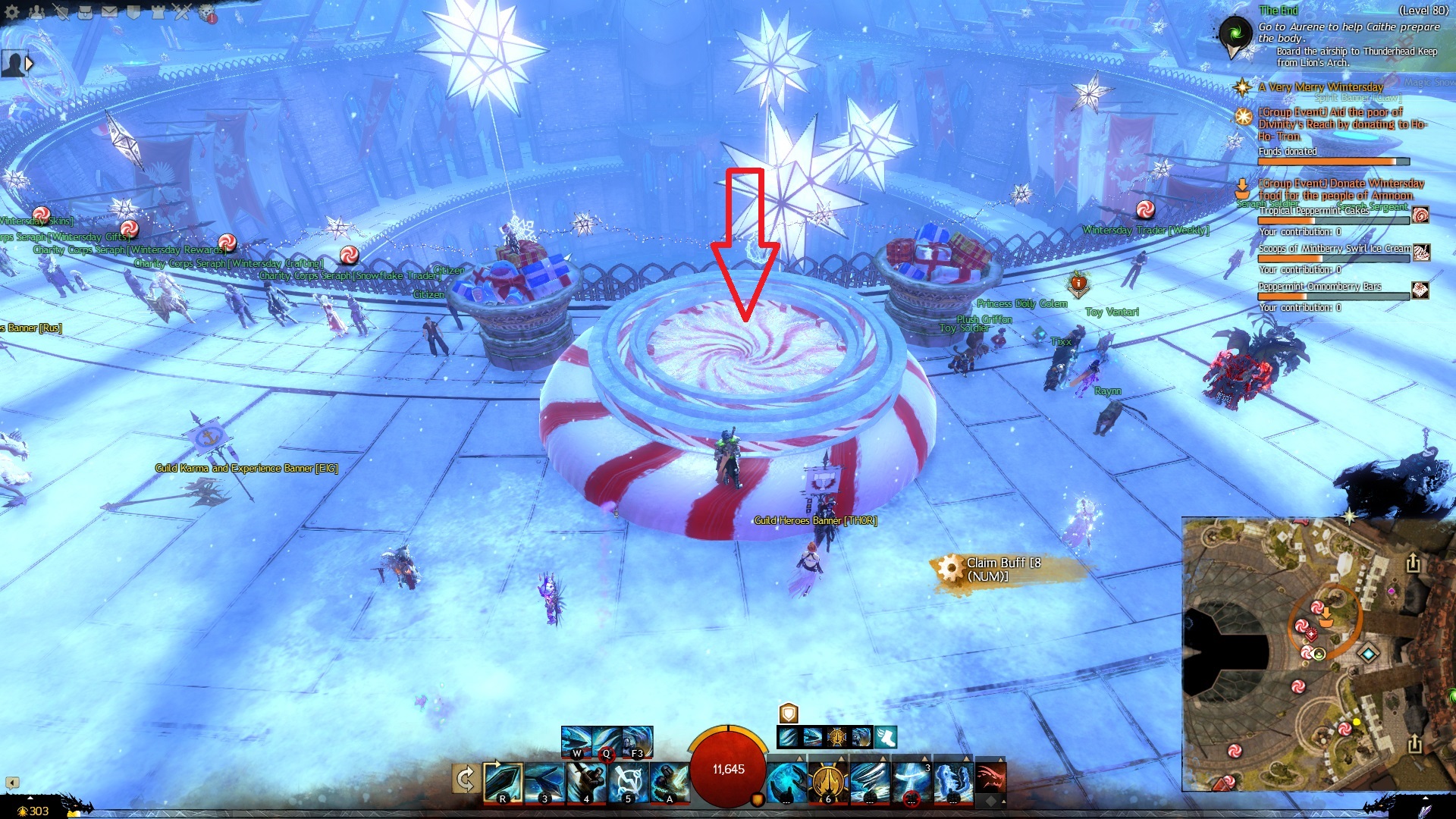Open the Hero panel sword-and-shield icon

click(x=61, y=12)
